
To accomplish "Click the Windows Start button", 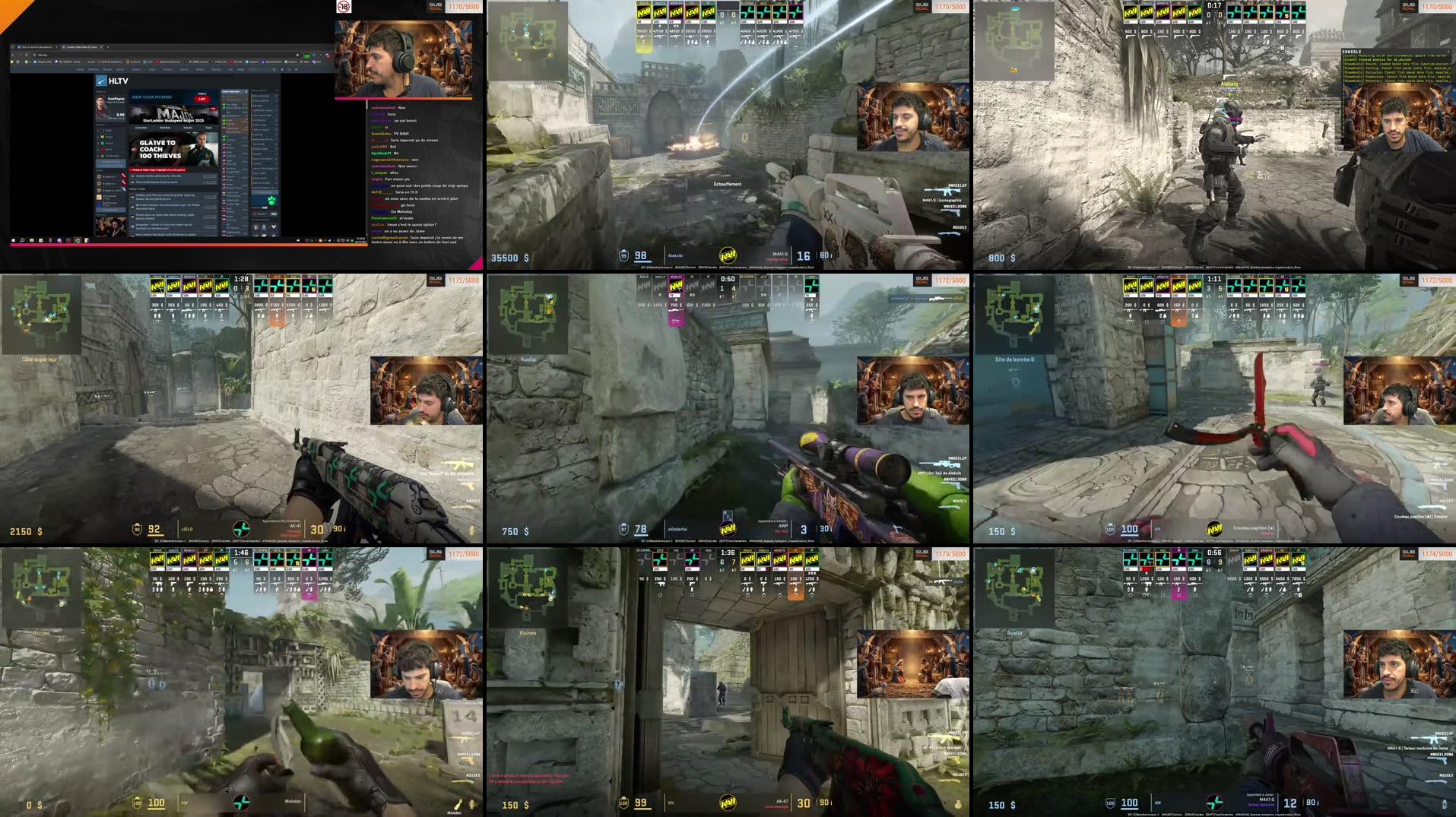I will (x=14, y=241).
